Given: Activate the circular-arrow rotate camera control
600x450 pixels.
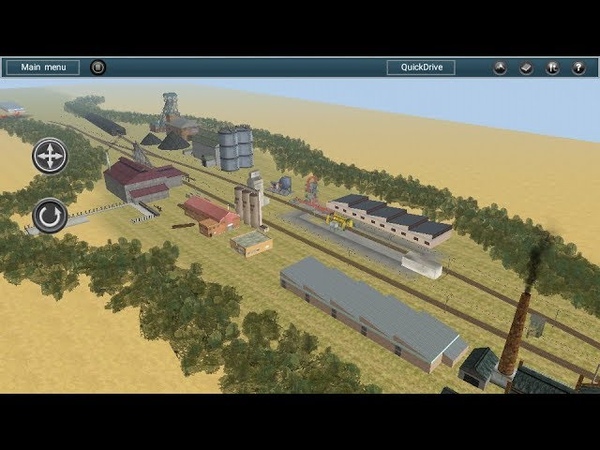Looking at the screenshot, I should [x=49, y=215].
